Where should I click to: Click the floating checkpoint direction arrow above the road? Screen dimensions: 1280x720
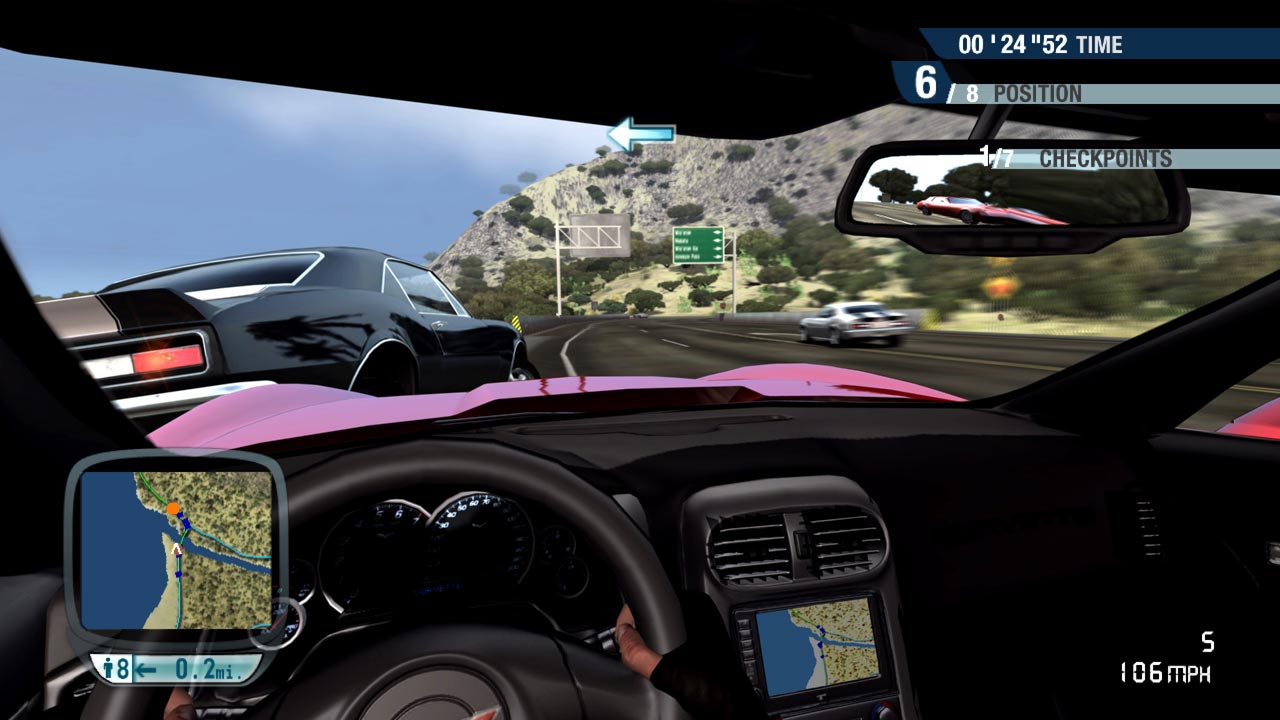point(639,131)
